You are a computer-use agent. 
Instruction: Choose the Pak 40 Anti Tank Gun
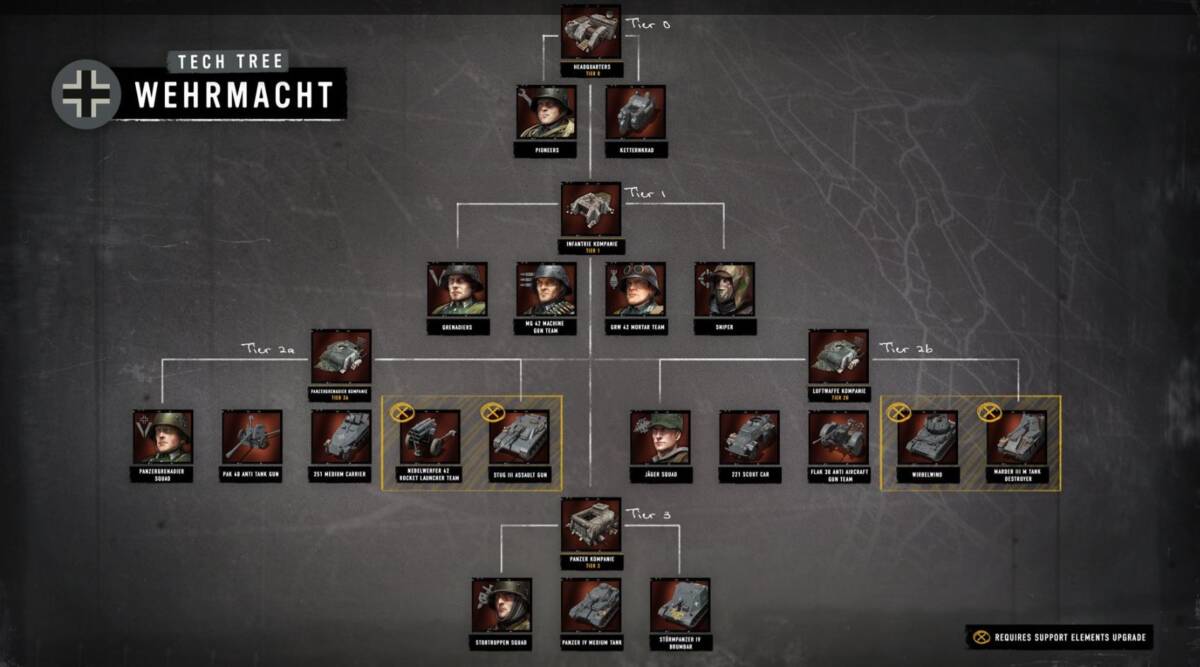tap(252, 437)
